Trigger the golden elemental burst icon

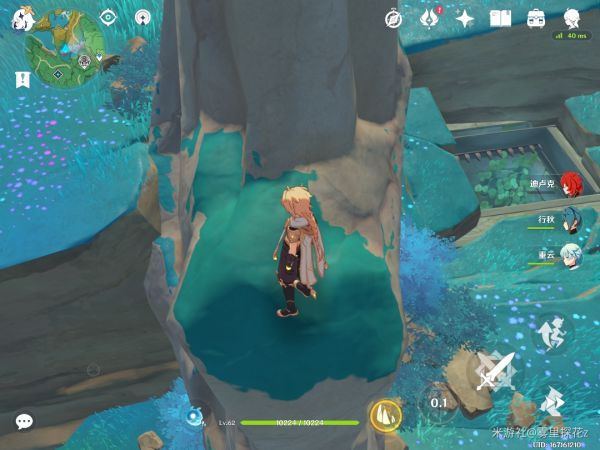tap(384, 416)
